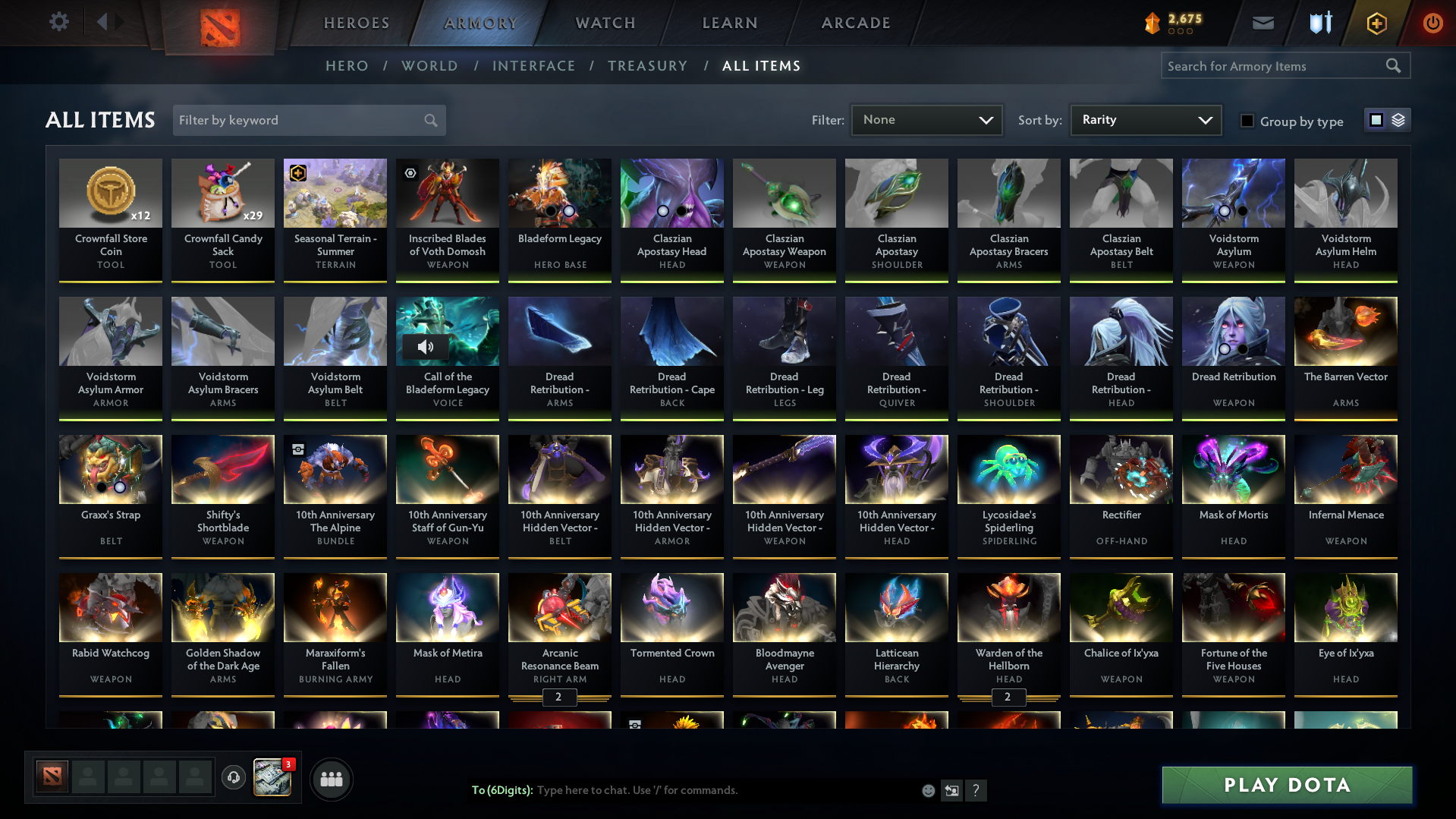The height and width of the screenshot is (819, 1456).
Task: Select the Mask of Metira thumbnail
Action: [447, 607]
